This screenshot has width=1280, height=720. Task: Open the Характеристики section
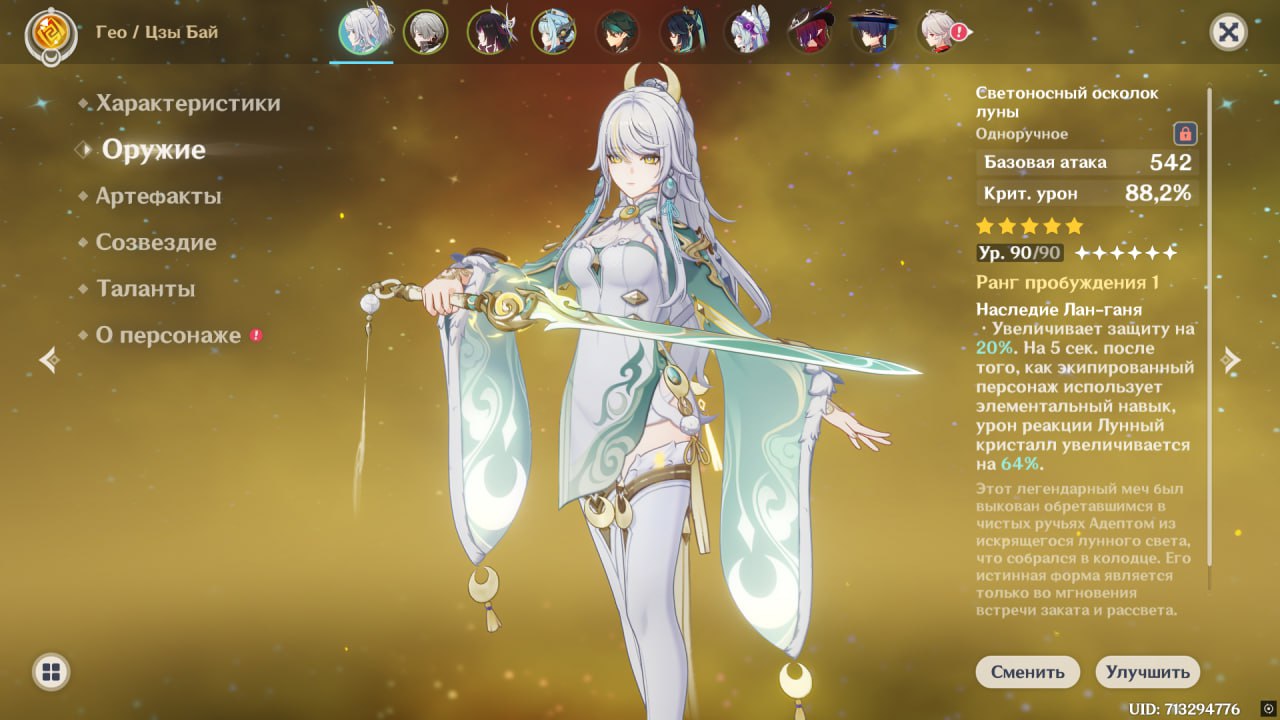coord(188,104)
